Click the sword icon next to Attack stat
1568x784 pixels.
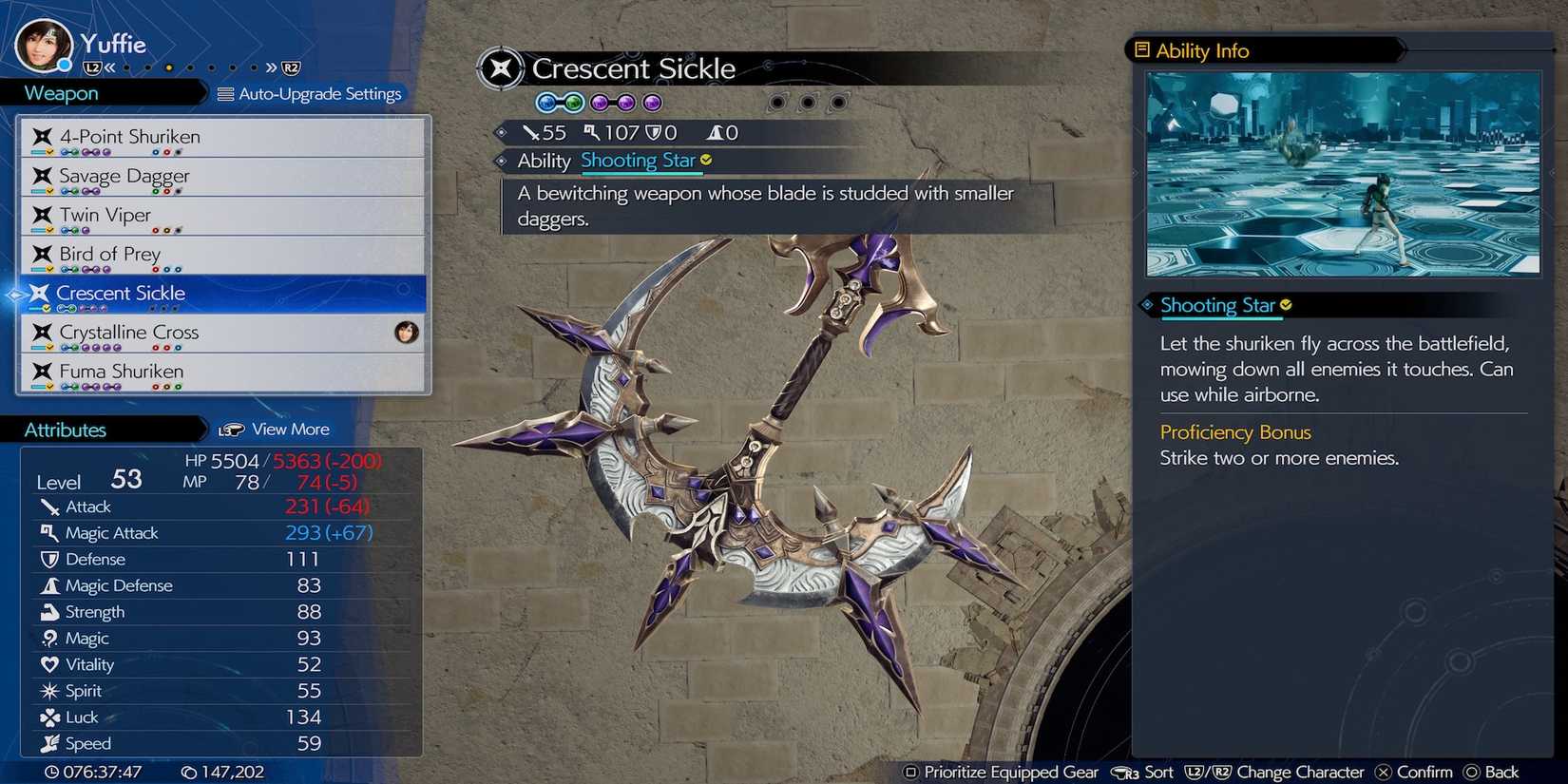click(51, 507)
